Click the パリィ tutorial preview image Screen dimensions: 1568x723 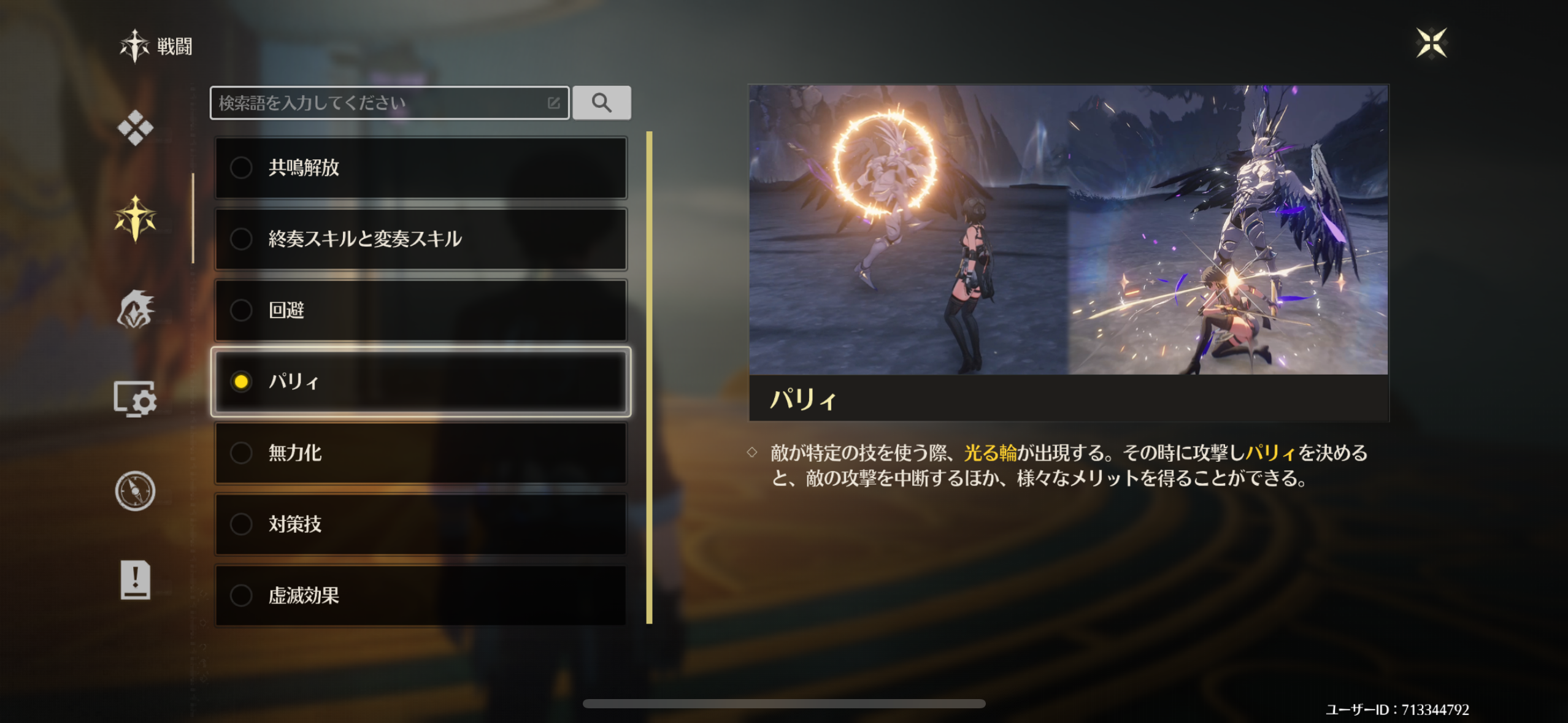coord(1068,229)
